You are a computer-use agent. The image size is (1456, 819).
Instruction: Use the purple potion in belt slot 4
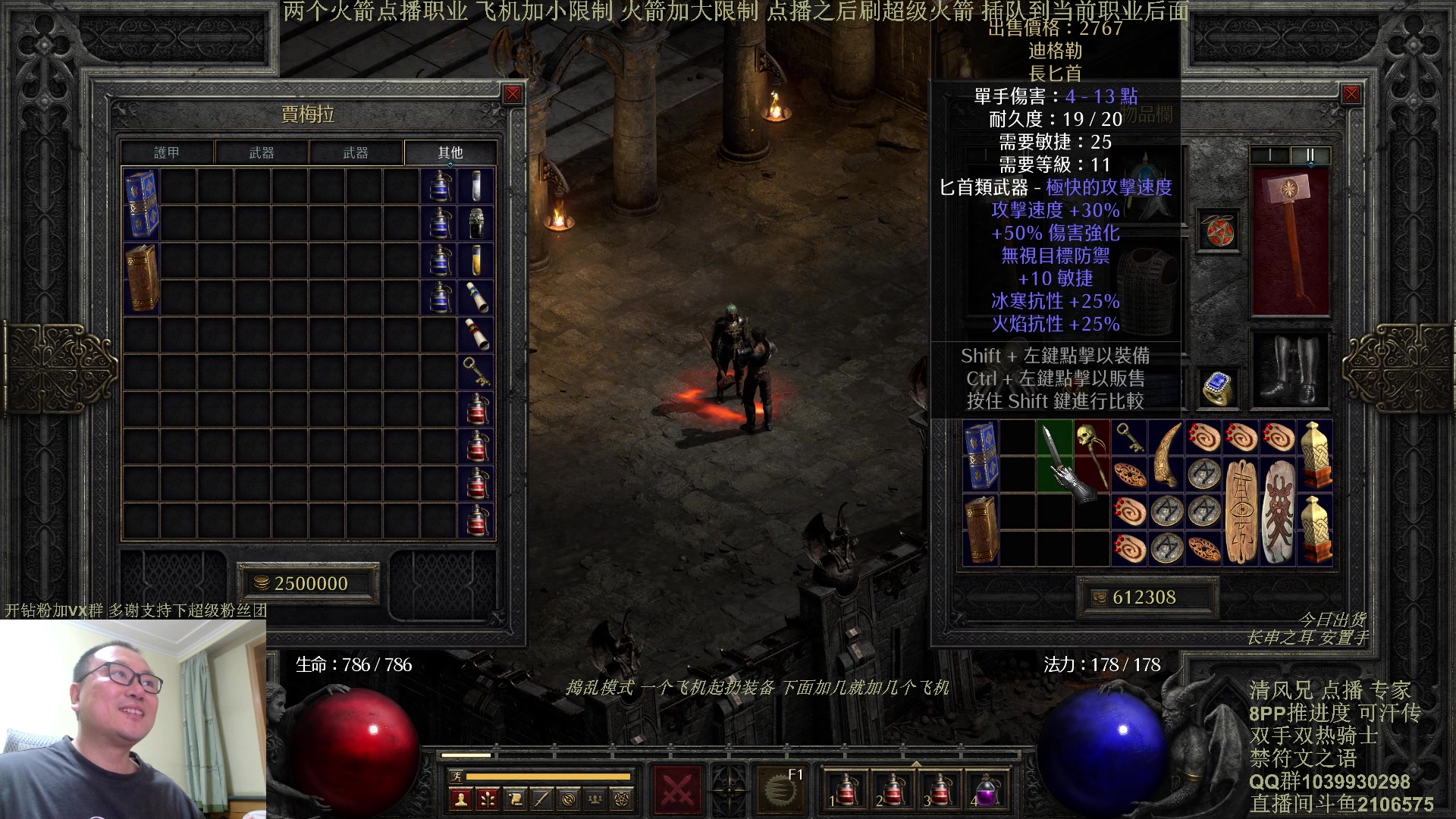click(987, 790)
